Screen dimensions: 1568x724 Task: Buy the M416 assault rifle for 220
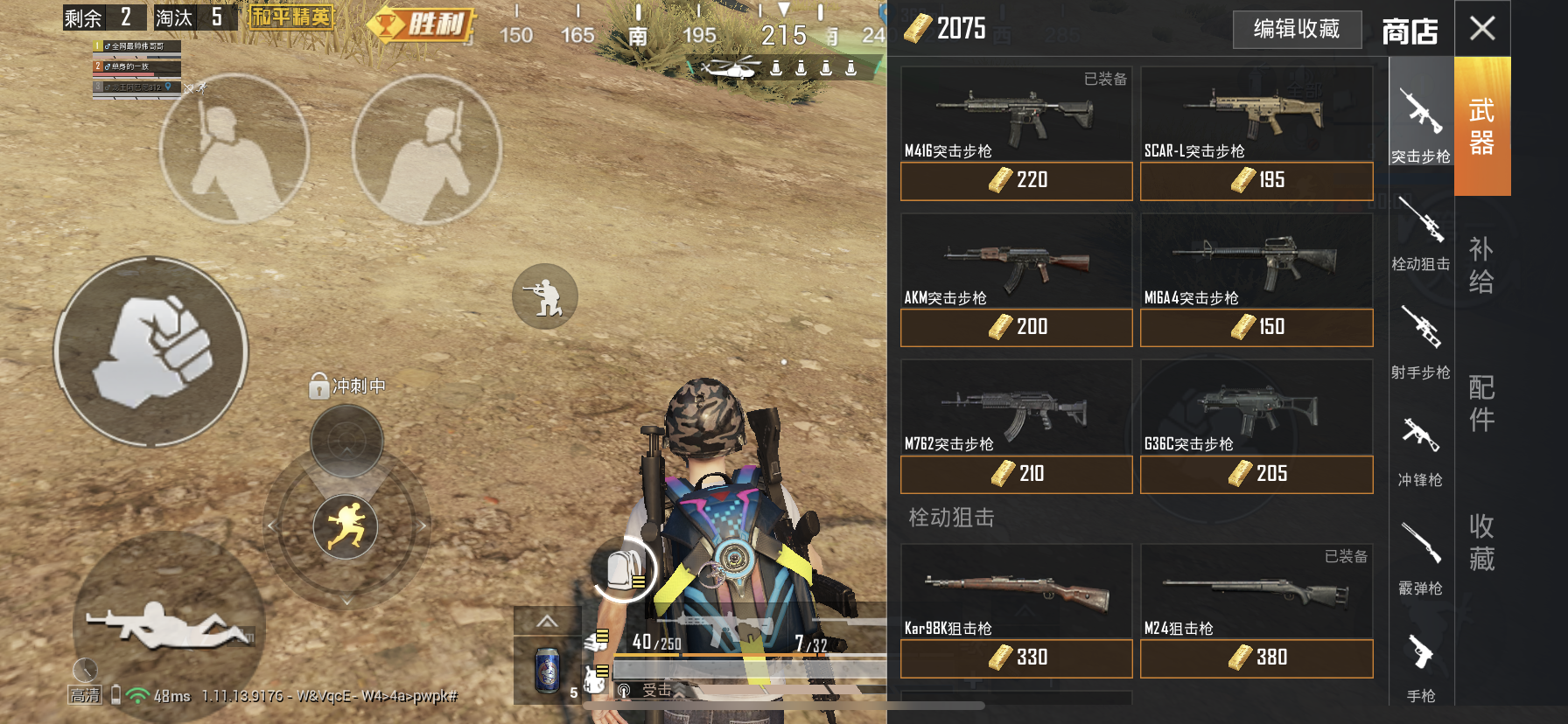coord(1016,181)
